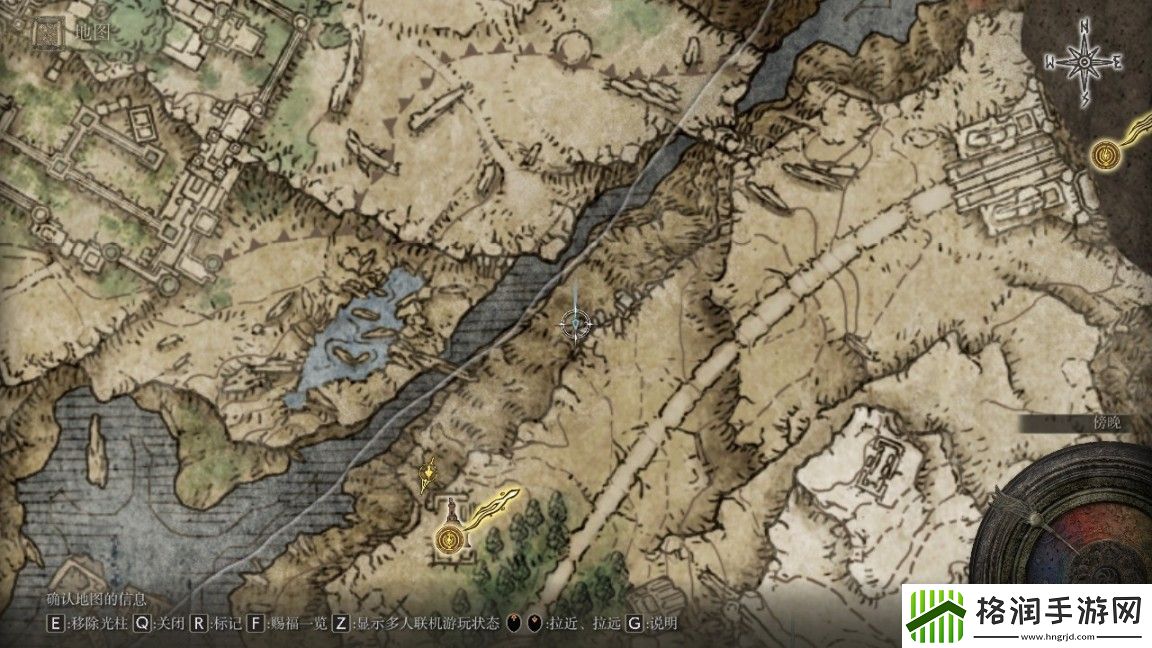Click the blue beacon marker at the crosshair
The width and height of the screenshot is (1152, 648).
tap(577, 322)
